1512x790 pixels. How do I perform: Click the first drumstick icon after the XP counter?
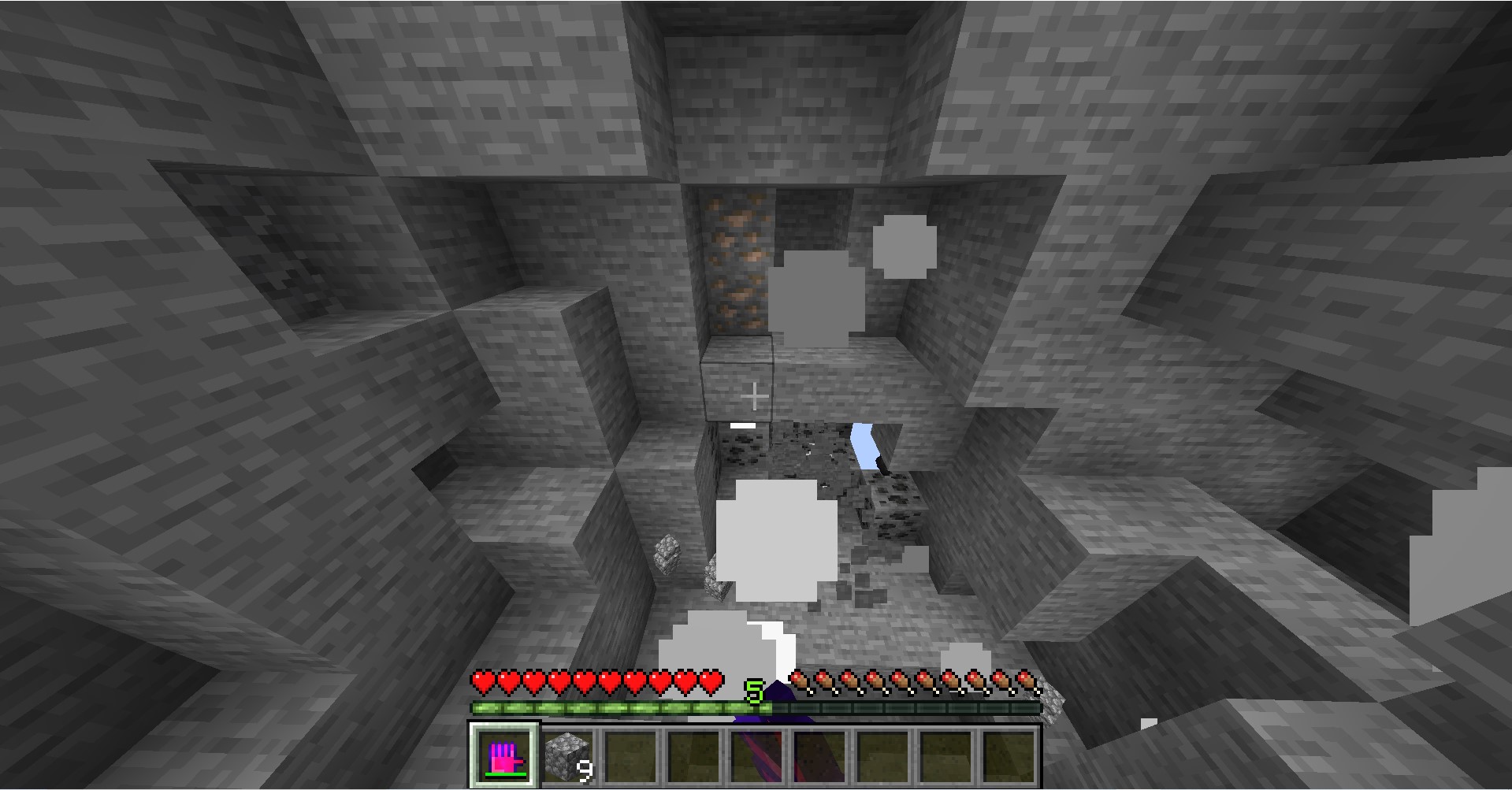pyautogui.click(x=801, y=680)
